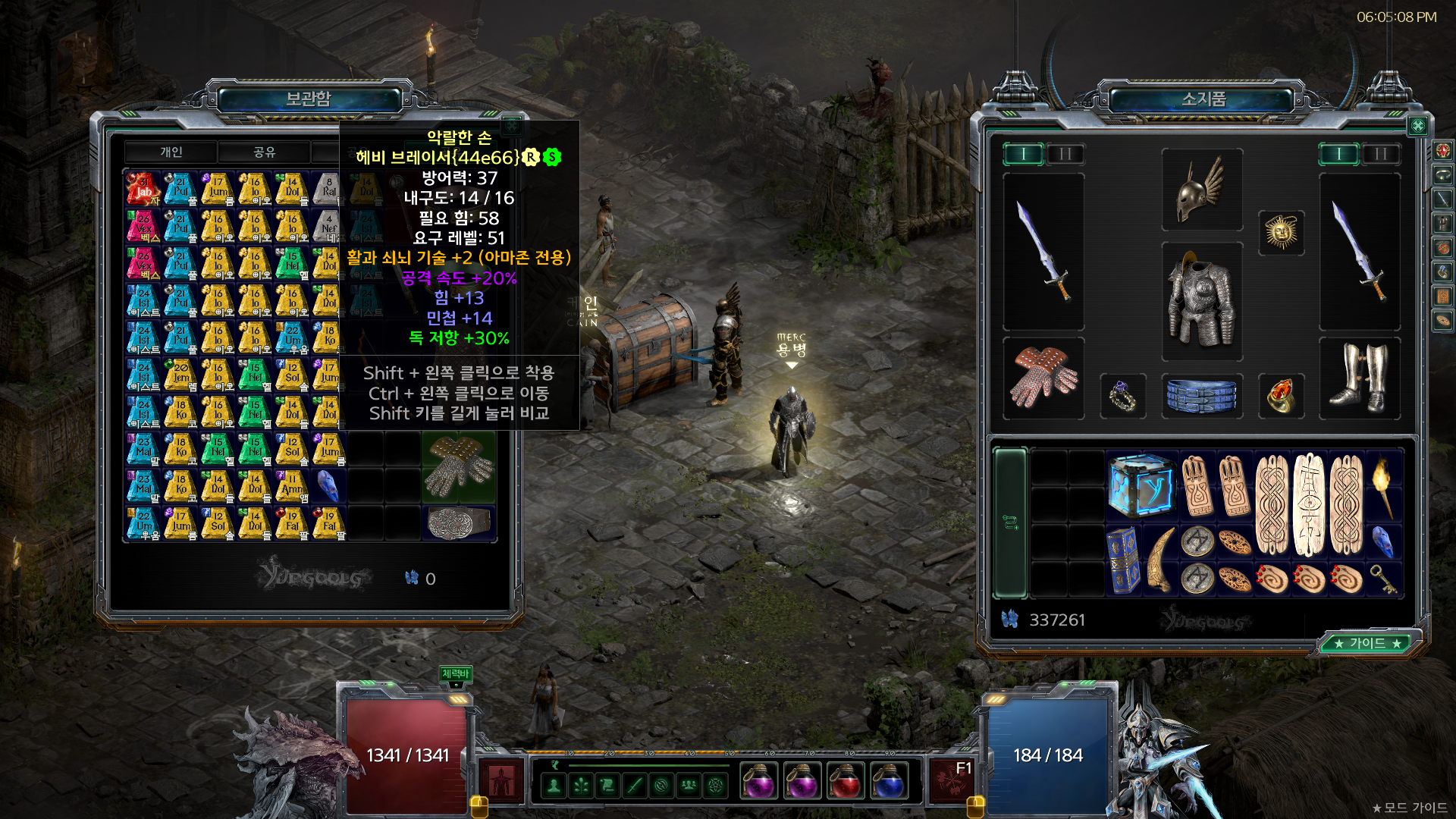Open the character icon in the mini menu
The height and width of the screenshot is (819, 1456).
(554, 786)
